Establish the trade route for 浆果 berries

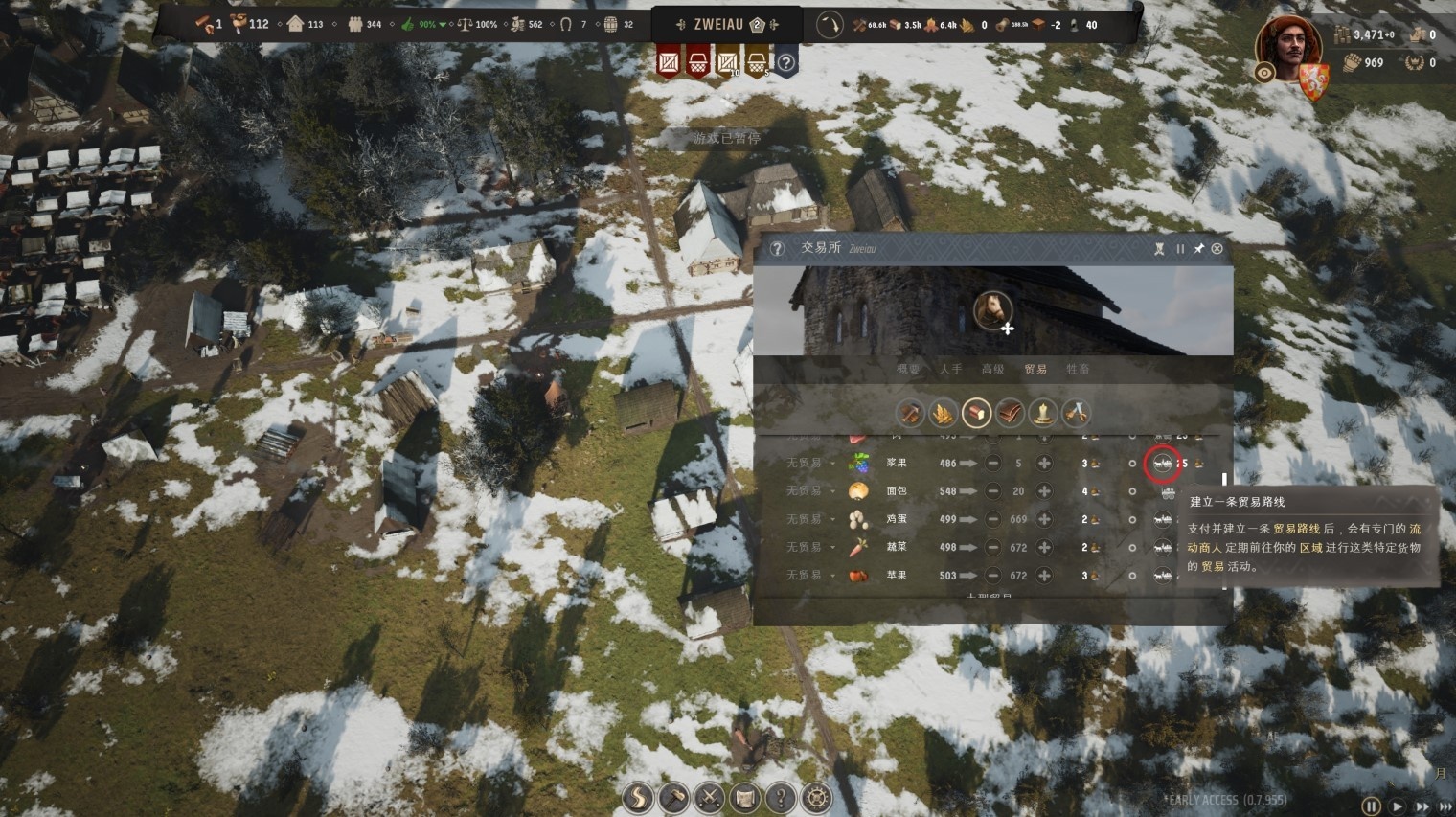1163,464
